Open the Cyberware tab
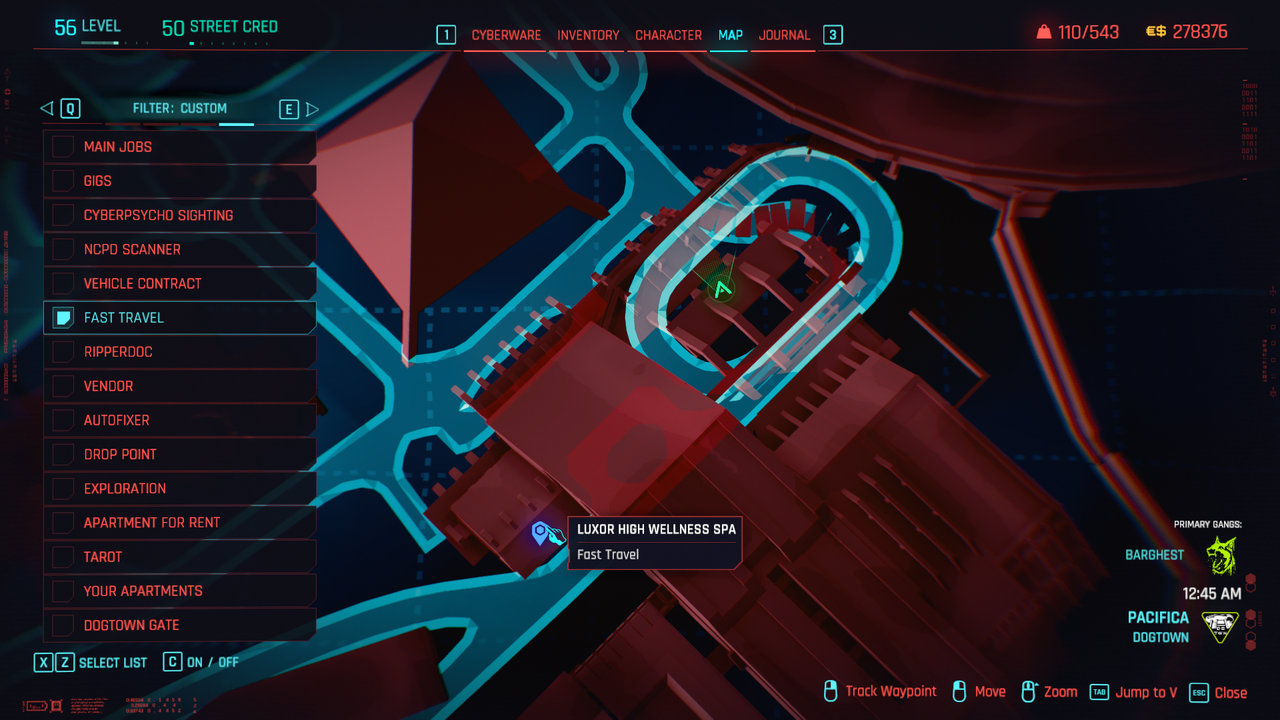The height and width of the screenshot is (720, 1280). (x=506, y=35)
